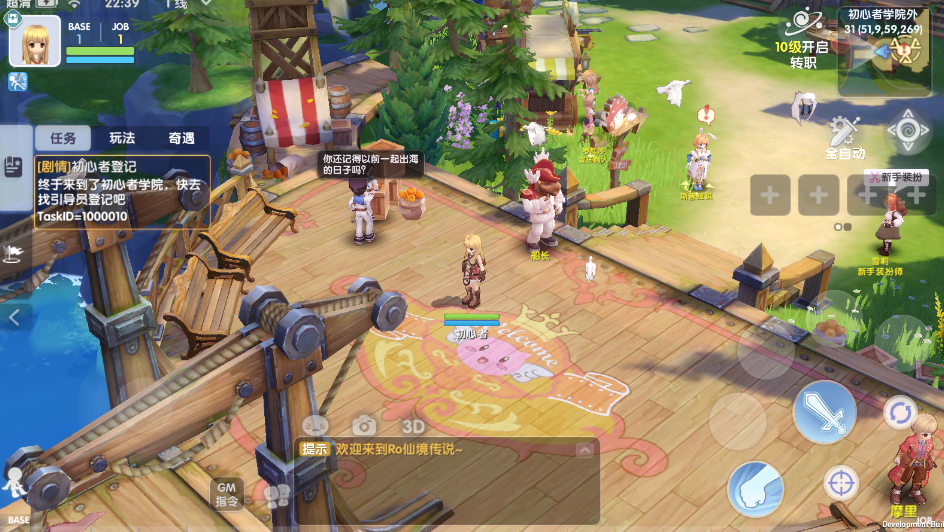Toggle the 3D camera view
The height and width of the screenshot is (532, 944).
coord(413,426)
